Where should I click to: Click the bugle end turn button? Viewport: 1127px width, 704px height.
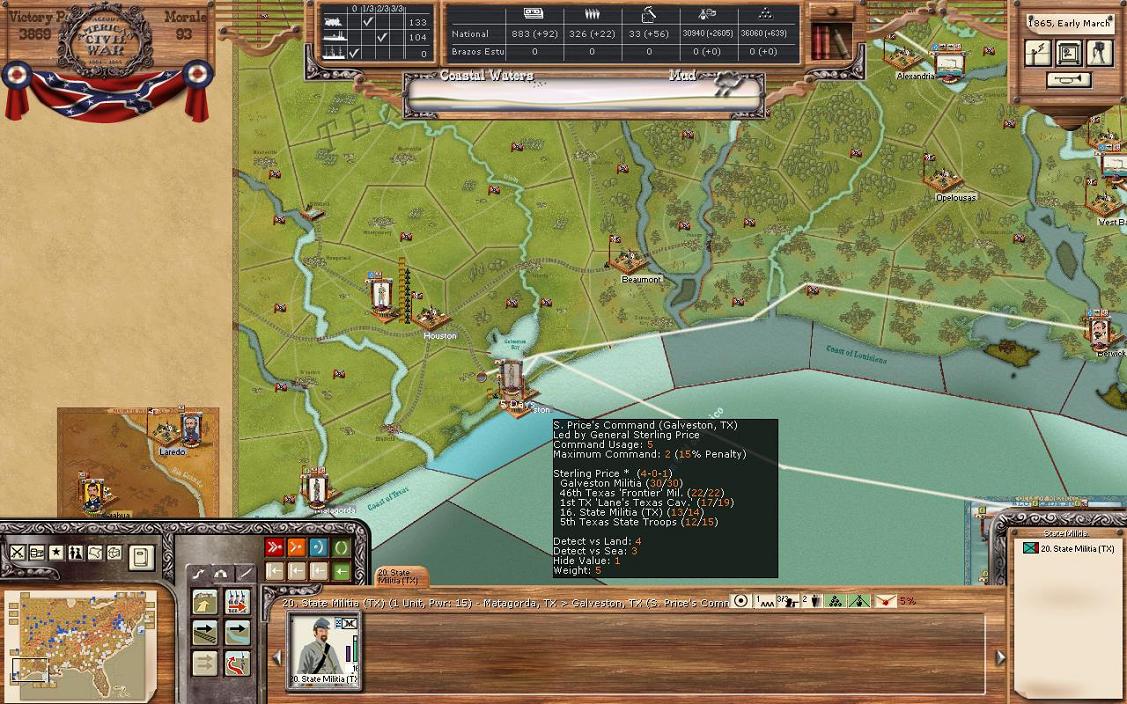pyautogui.click(x=1068, y=80)
